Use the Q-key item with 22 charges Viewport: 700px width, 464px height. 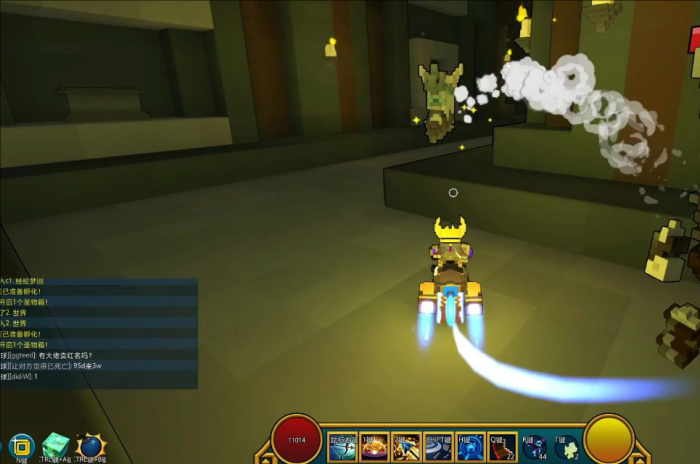pos(501,446)
